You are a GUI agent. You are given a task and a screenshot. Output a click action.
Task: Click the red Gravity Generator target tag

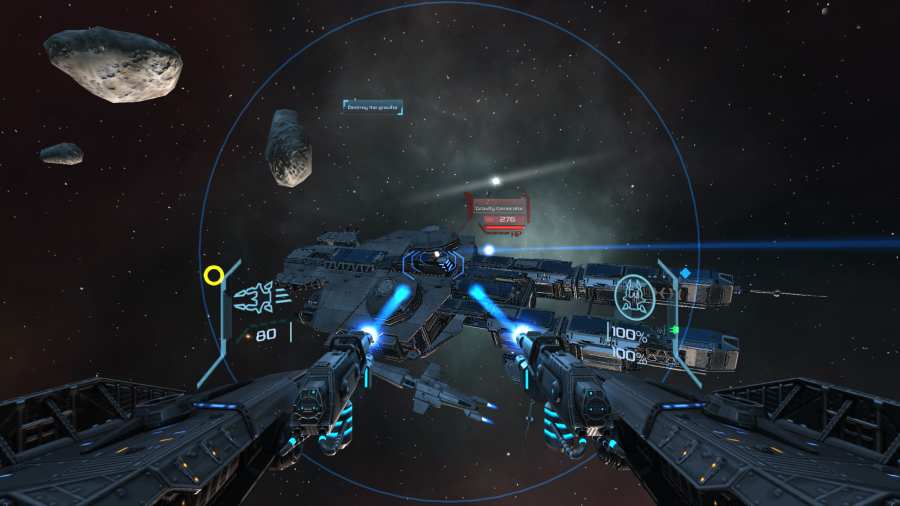coord(497,210)
